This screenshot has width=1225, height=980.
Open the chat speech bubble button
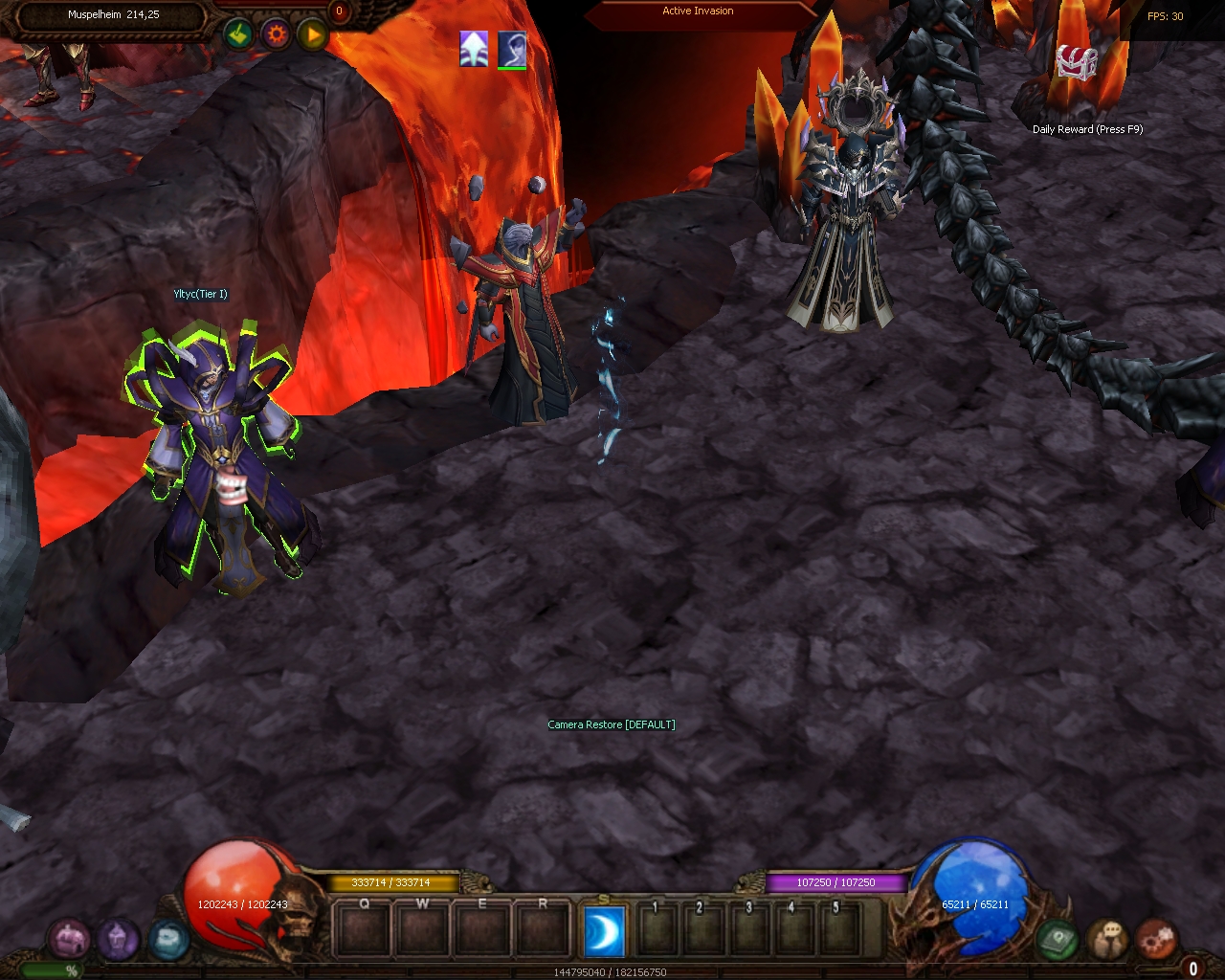pyautogui.click(x=1108, y=939)
